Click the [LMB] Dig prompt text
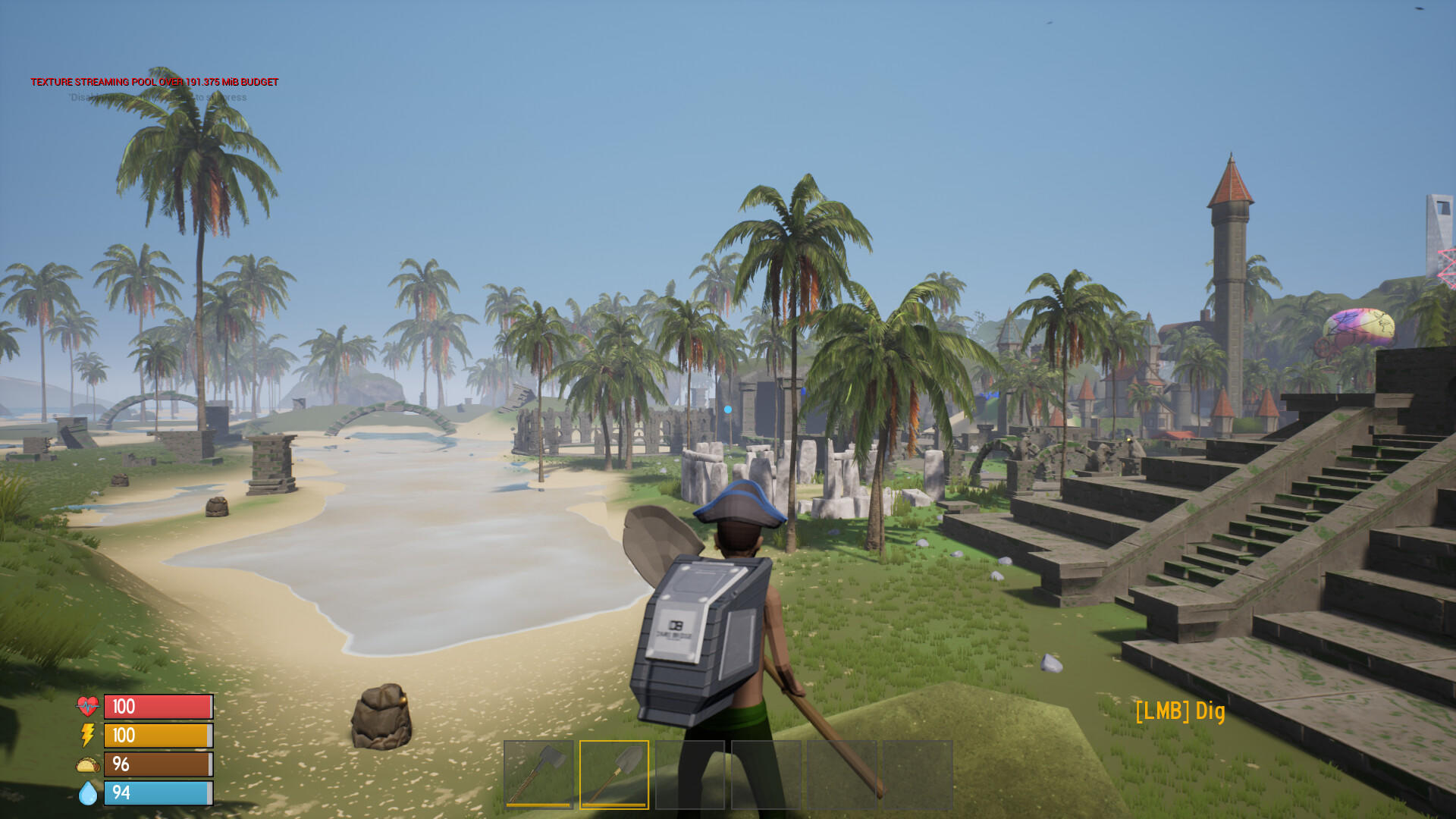 pyautogui.click(x=1181, y=711)
